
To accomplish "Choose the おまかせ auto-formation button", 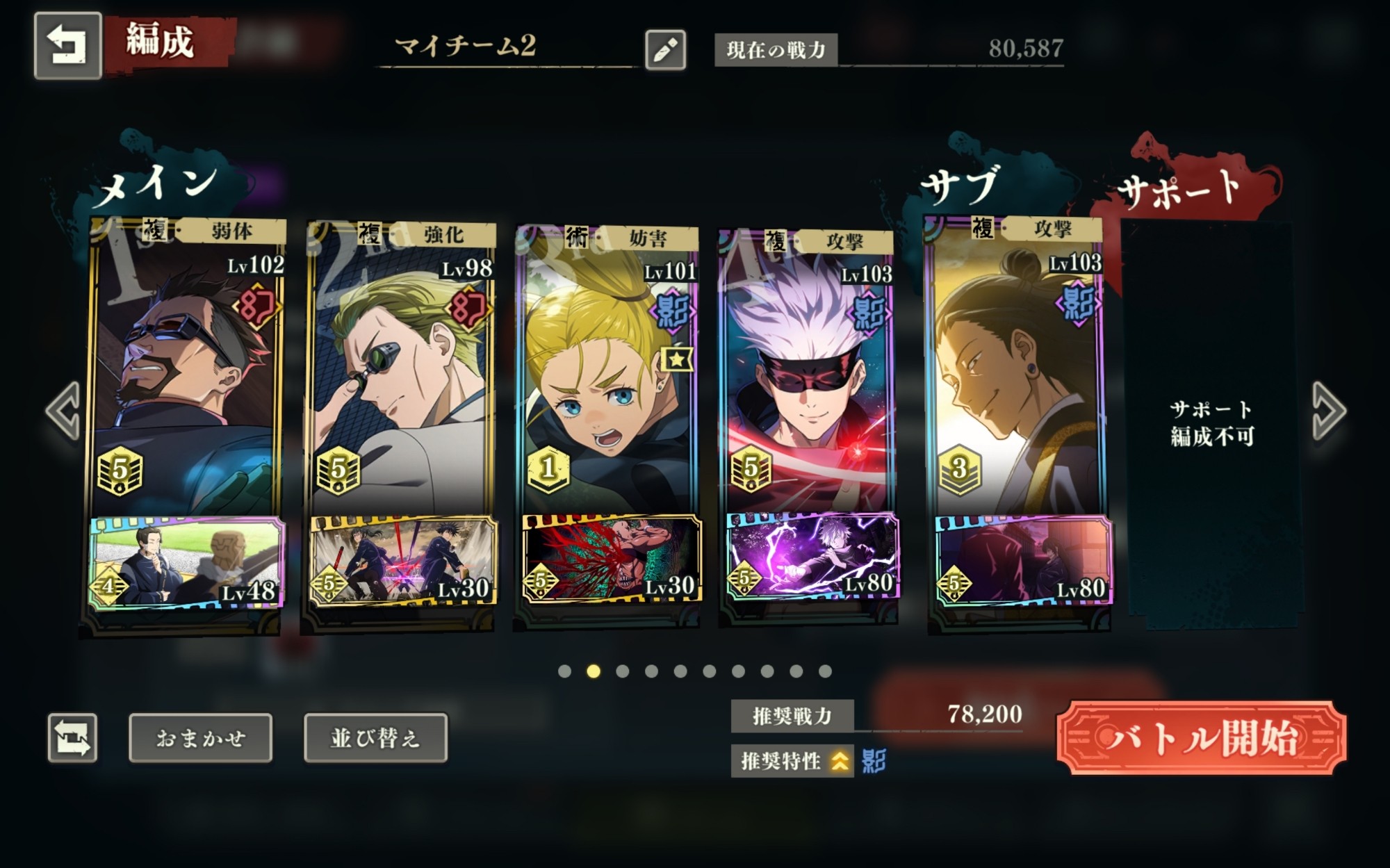I will tap(200, 737).
